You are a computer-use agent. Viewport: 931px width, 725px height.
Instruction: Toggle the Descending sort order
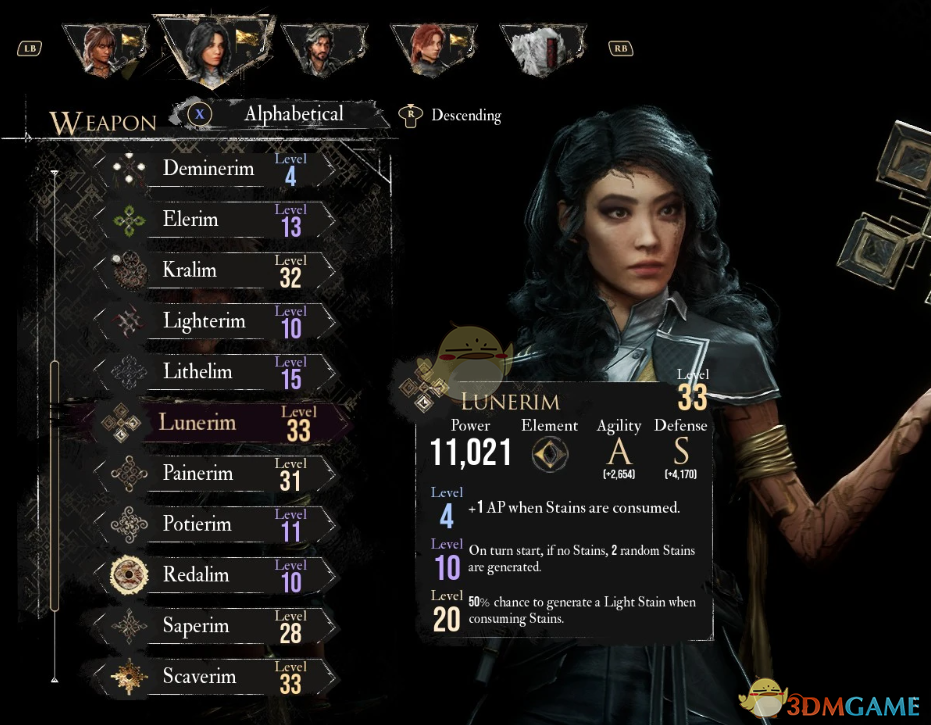click(465, 115)
